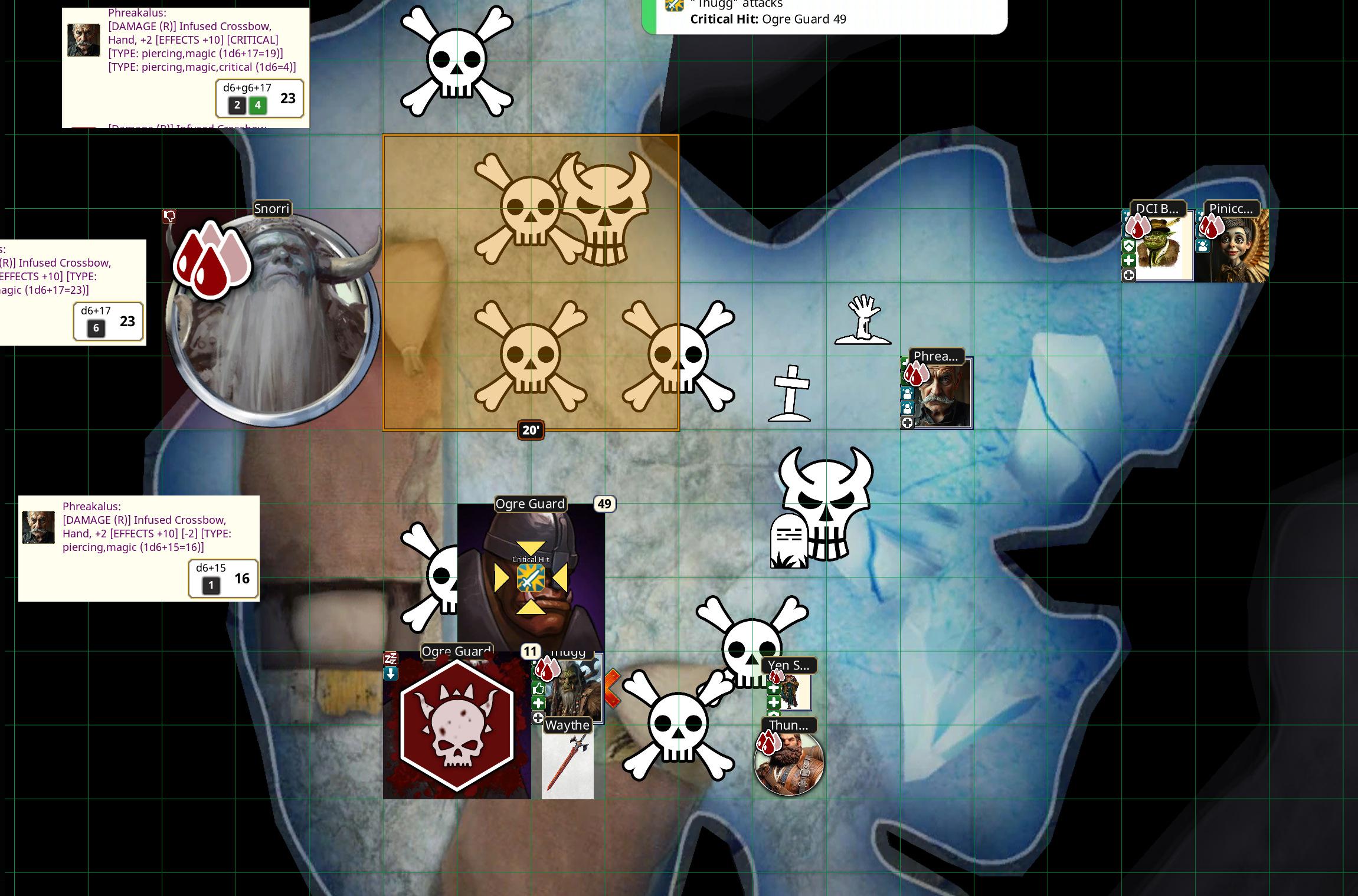1358x896 pixels.
Task: Toggle the broadcast speaker icon above Snorri
Action: [169, 216]
